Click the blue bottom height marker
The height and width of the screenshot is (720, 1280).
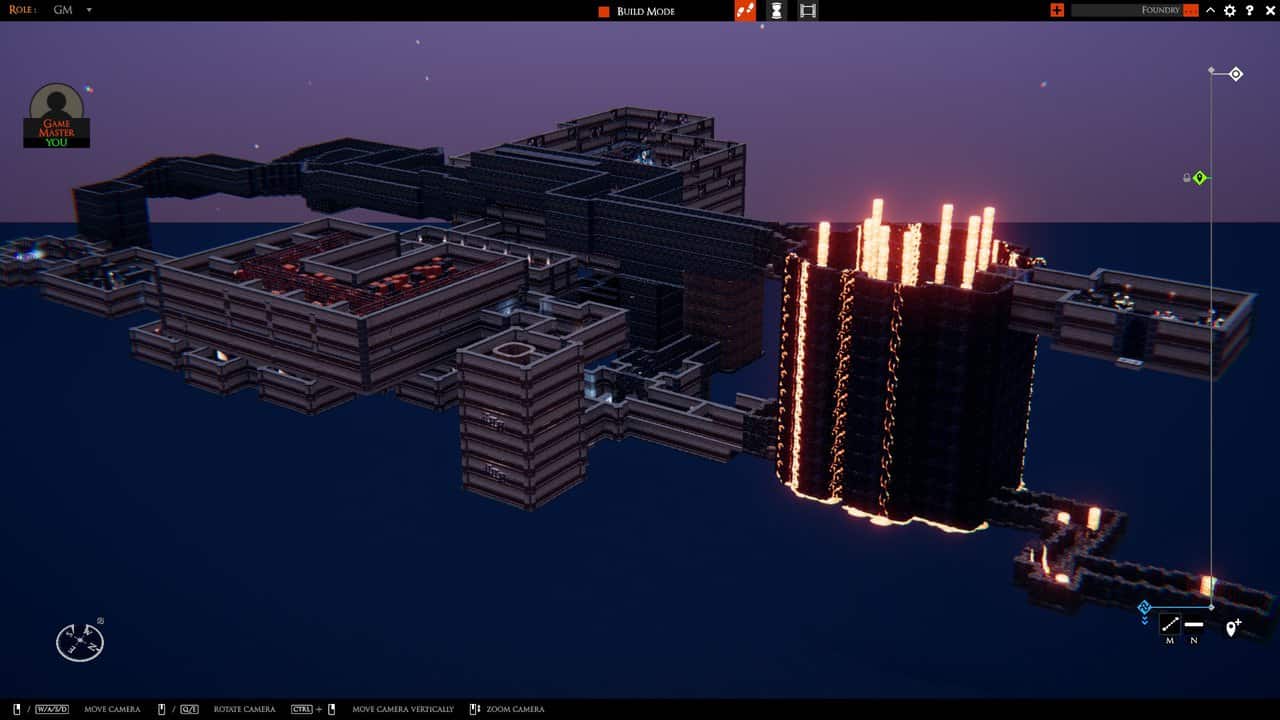tap(1145, 607)
